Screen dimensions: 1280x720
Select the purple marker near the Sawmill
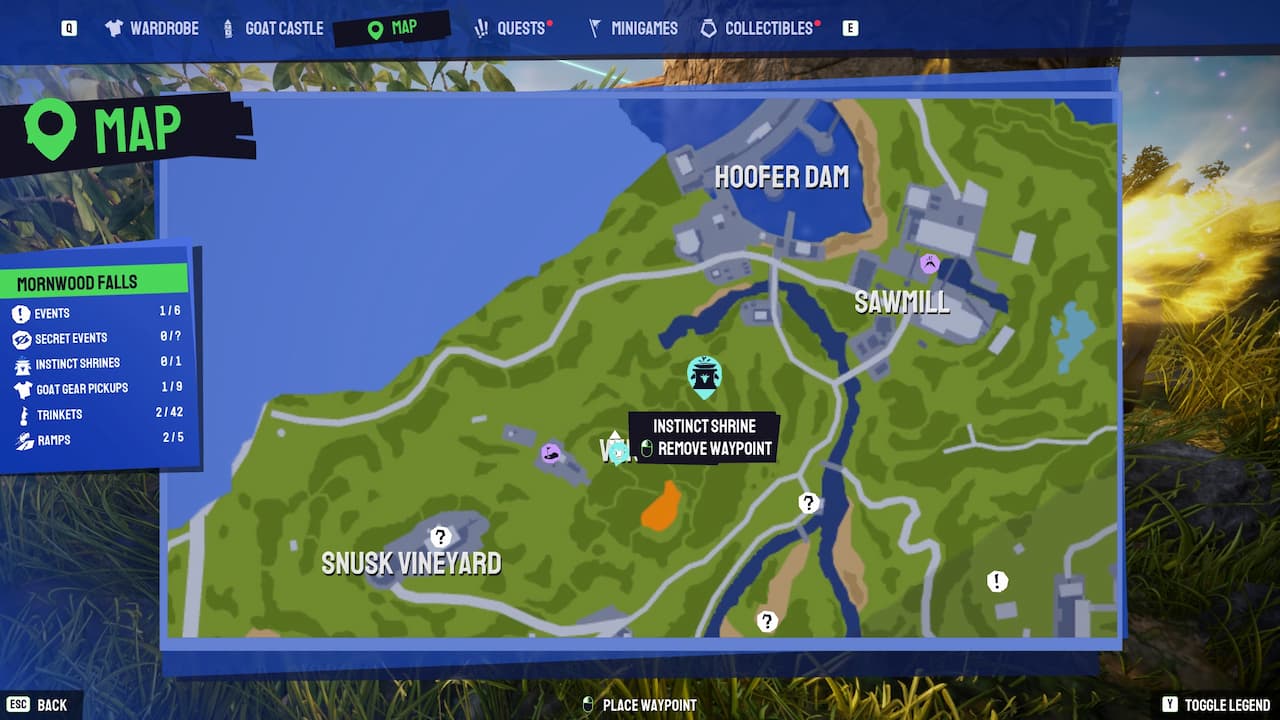[x=930, y=264]
